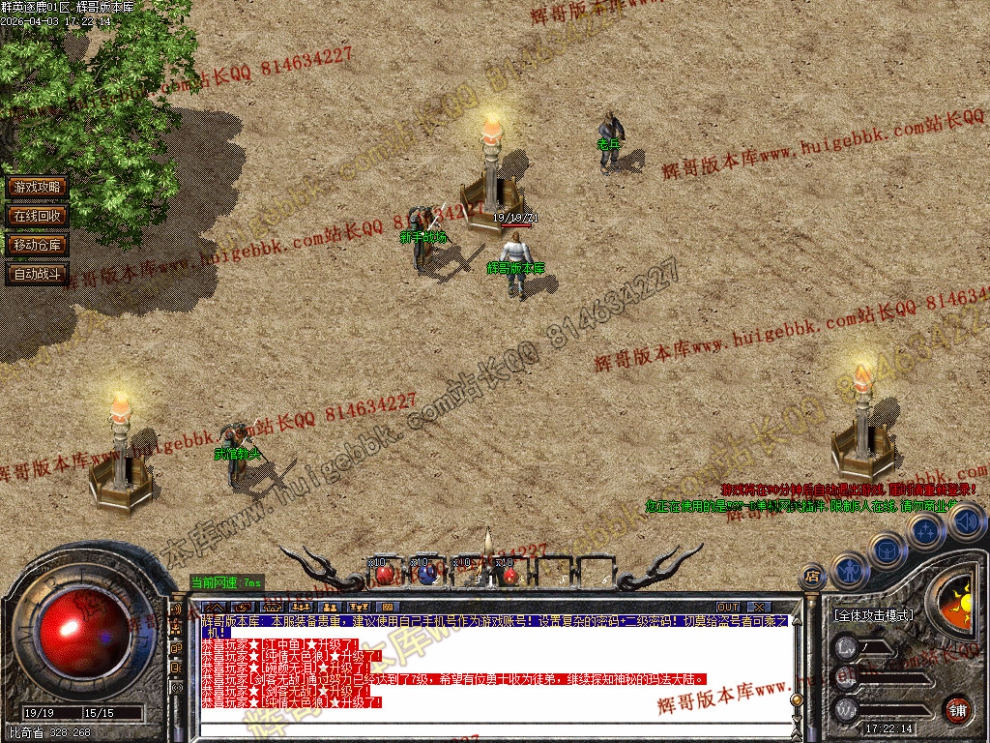Open the 游戏攻略 game guide button
This screenshot has width=990, height=743.
click(x=36, y=187)
